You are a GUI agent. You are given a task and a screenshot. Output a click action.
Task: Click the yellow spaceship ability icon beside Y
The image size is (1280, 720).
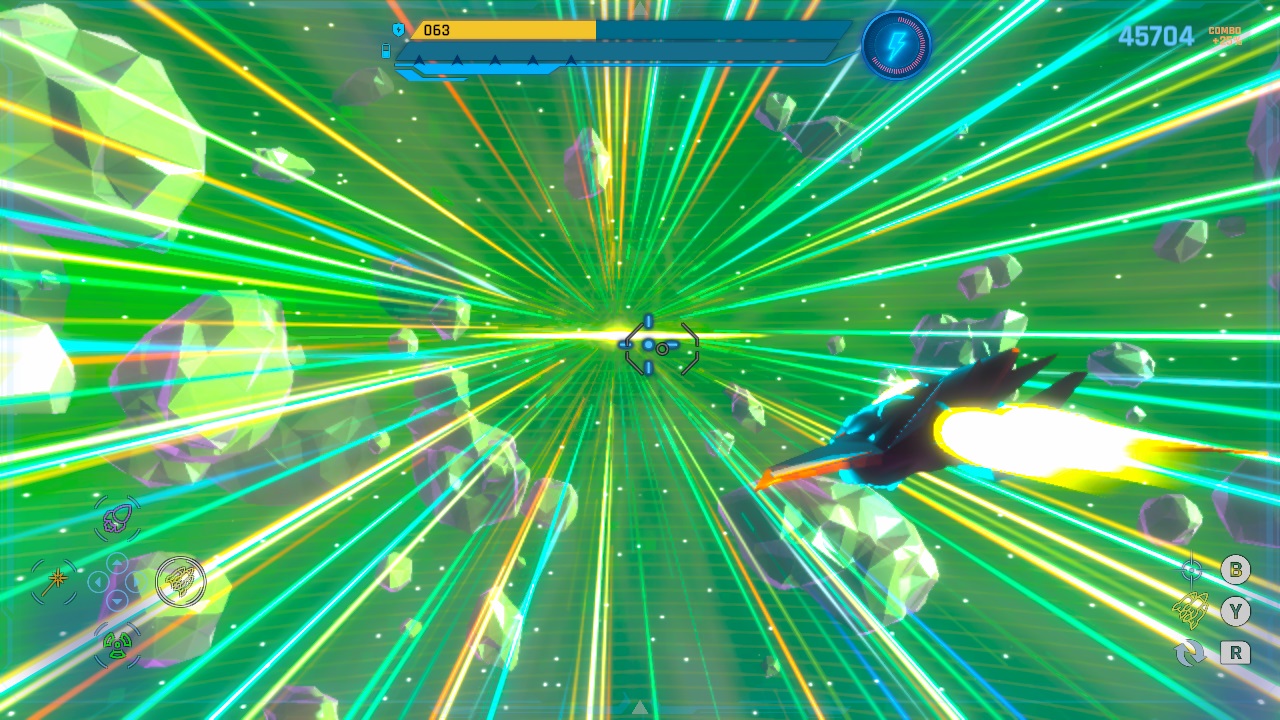click(1190, 608)
